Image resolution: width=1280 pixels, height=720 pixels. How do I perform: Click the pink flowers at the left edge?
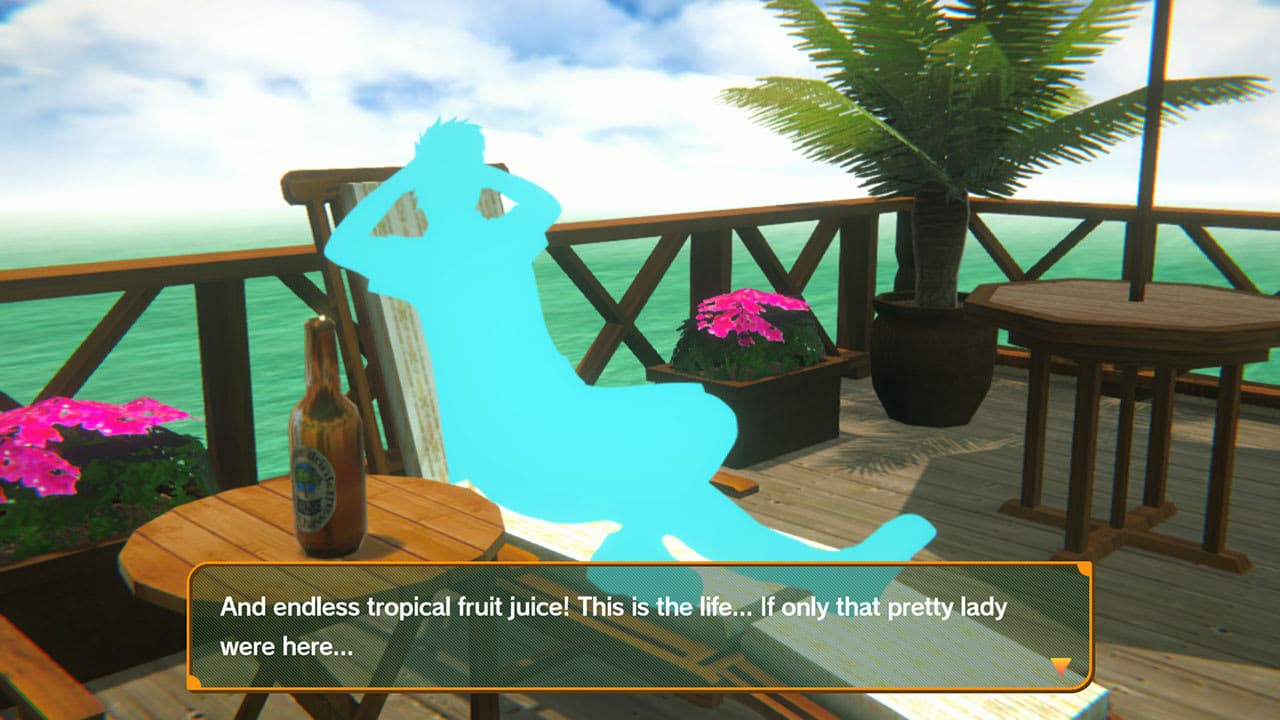tap(45, 430)
